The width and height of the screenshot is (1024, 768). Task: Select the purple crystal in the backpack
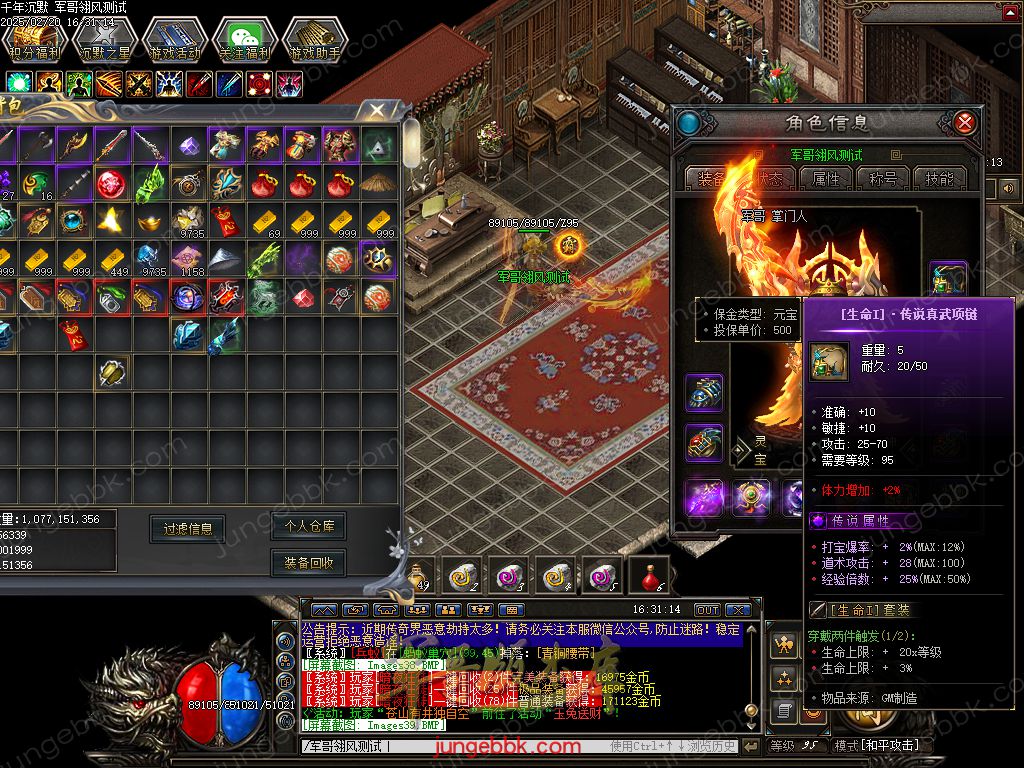(189, 146)
